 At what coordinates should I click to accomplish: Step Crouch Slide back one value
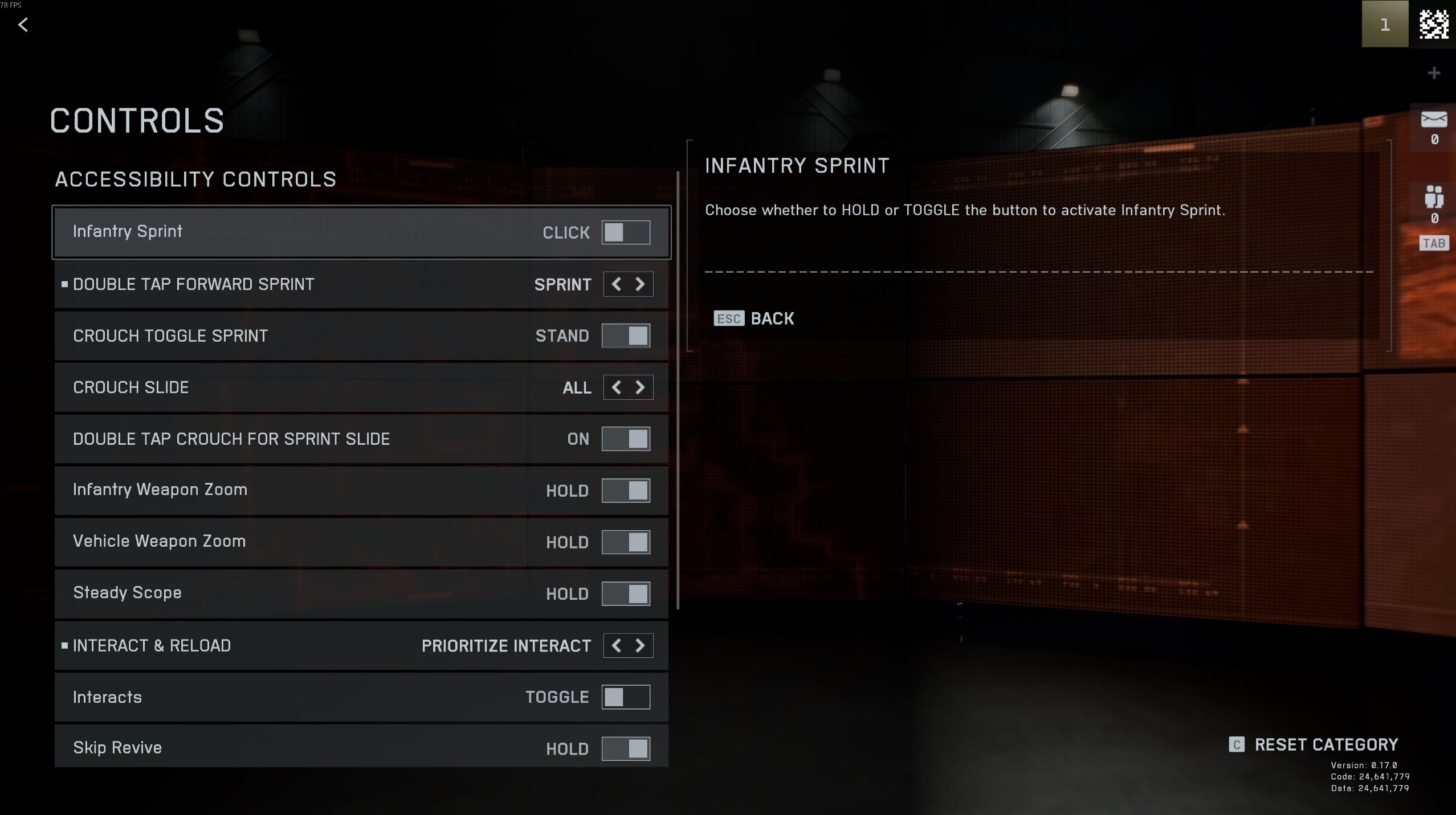click(616, 388)
